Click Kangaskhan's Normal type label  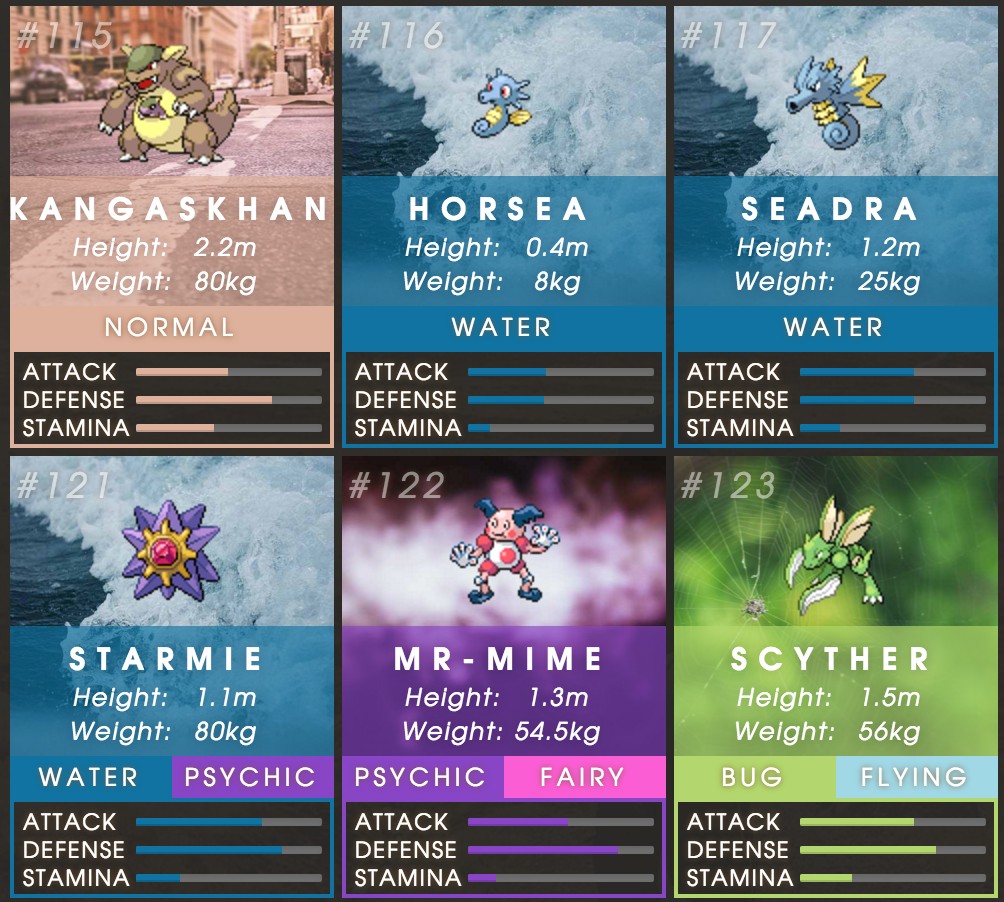171,327
